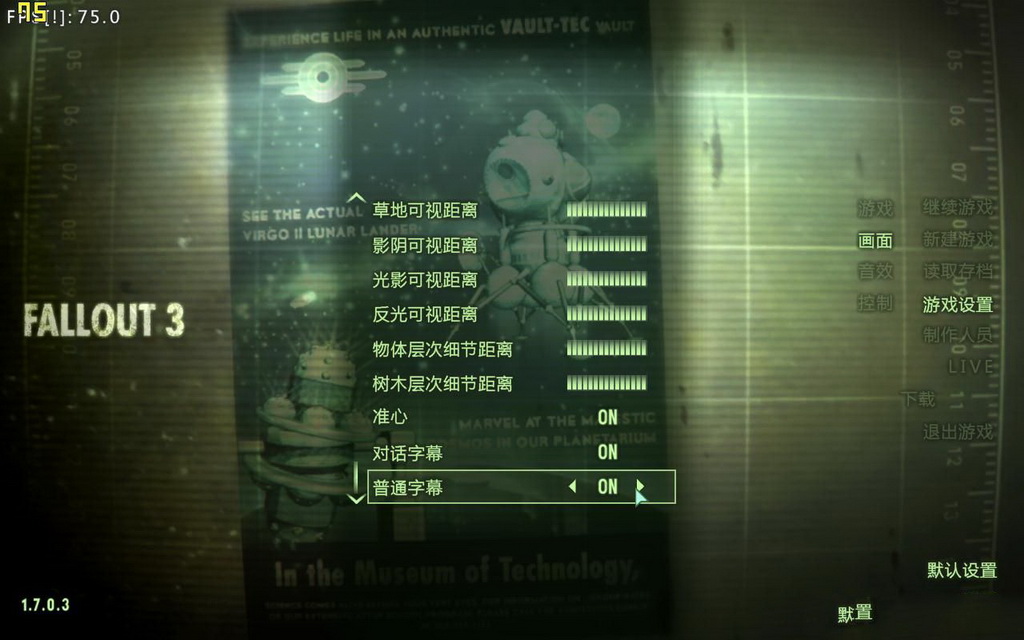
Task: Click the right arrow beside 普通字幕
Action: tap(641, 487)
